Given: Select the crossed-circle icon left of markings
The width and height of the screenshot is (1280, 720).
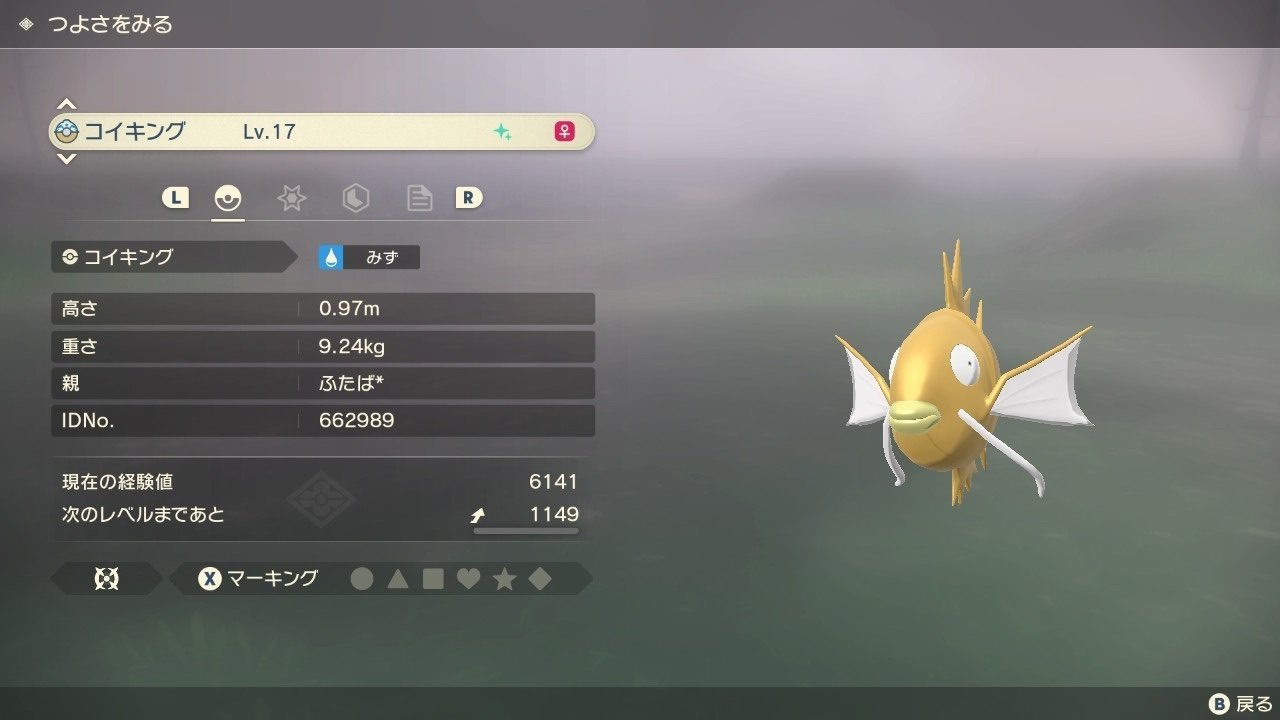Looking at the screenshot, I should coord(106,579).
